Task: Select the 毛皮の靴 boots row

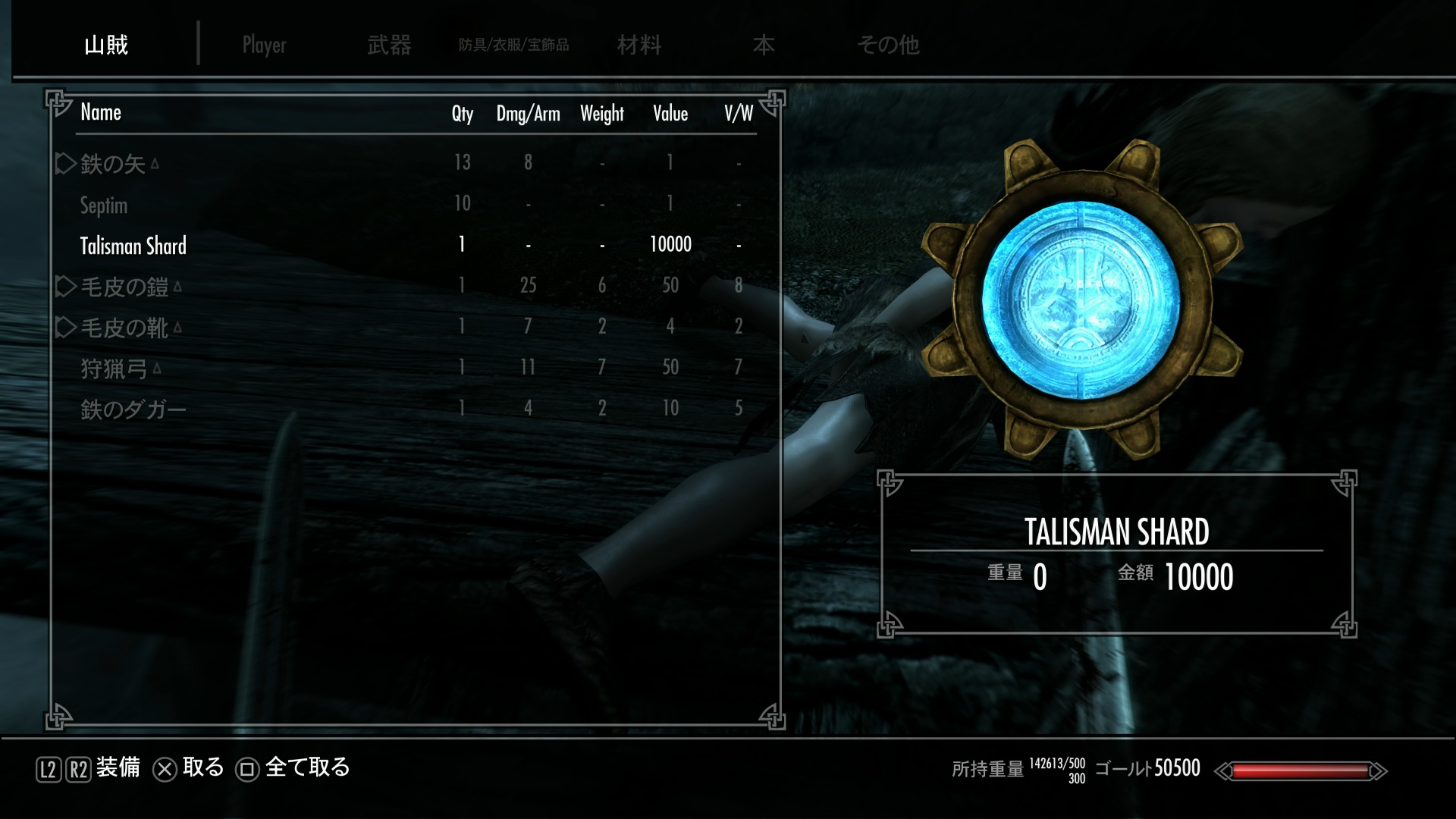Action: coord(124,328)
